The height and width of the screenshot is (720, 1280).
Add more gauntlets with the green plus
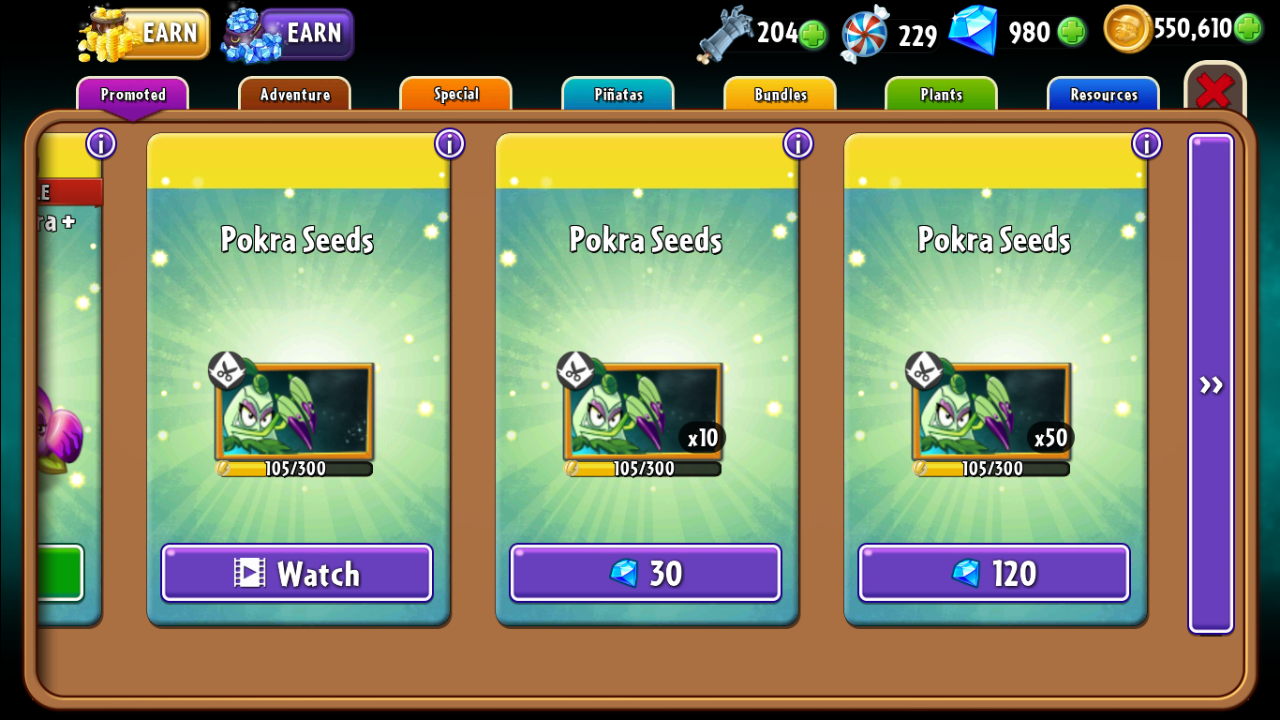(813, 34)
